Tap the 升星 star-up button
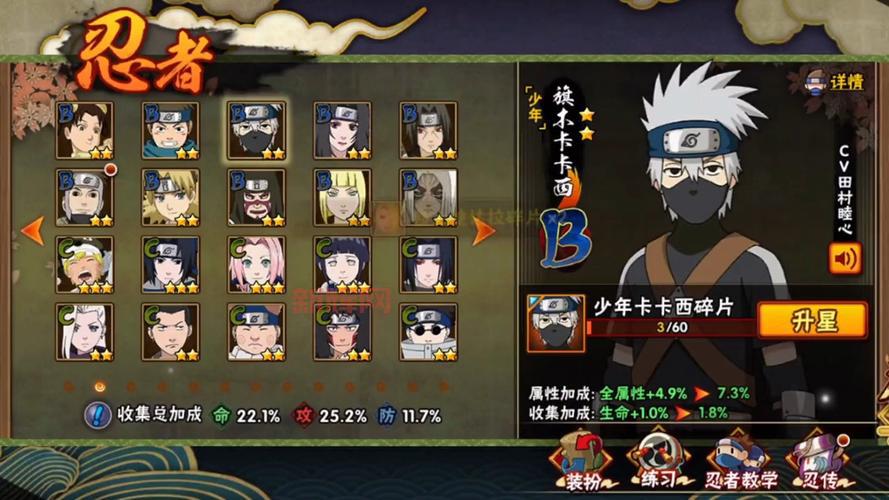889x500 pixels. [x=810, y=320]
